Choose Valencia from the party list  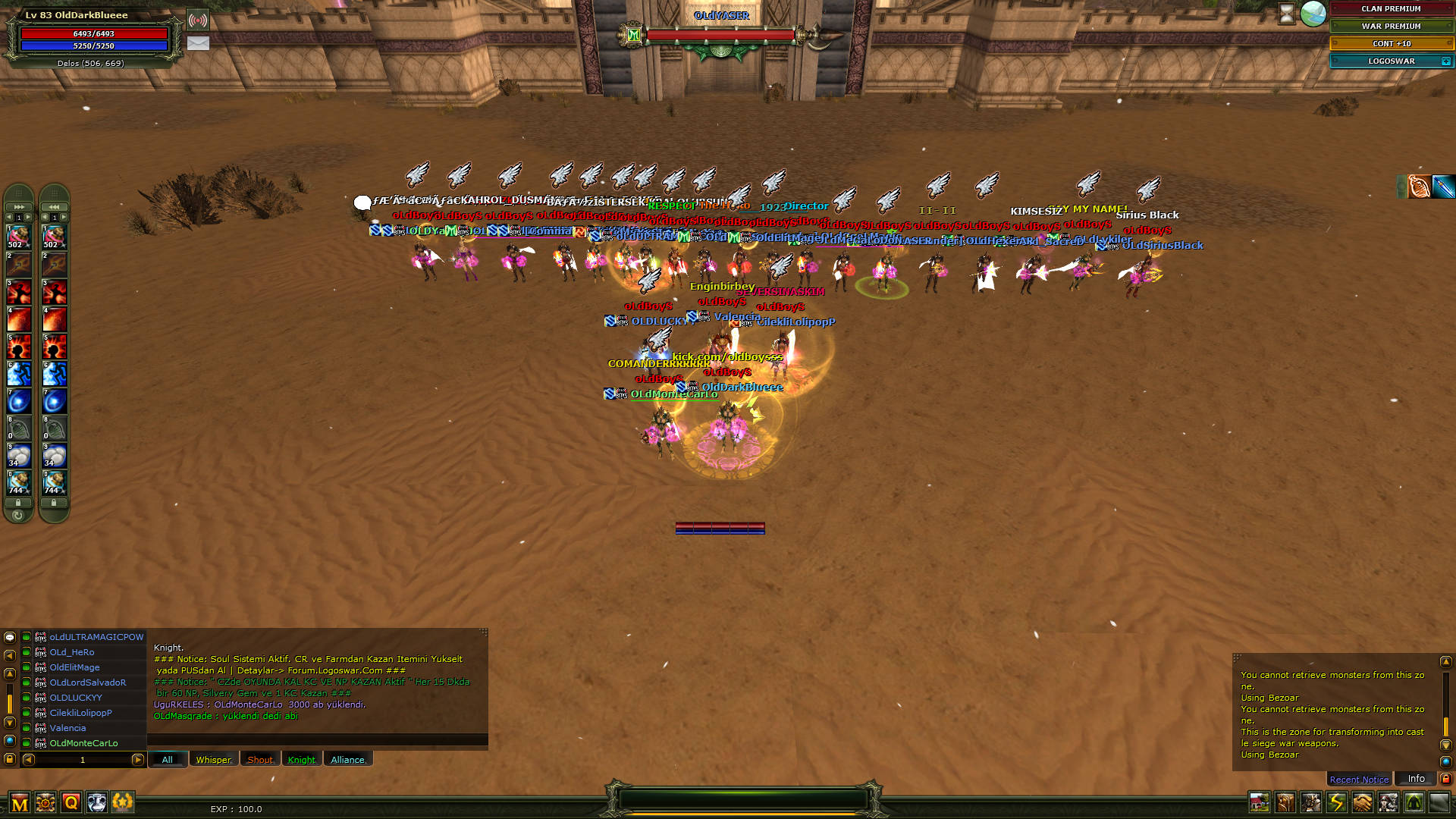pyautogui.click(x=68, y=728)
